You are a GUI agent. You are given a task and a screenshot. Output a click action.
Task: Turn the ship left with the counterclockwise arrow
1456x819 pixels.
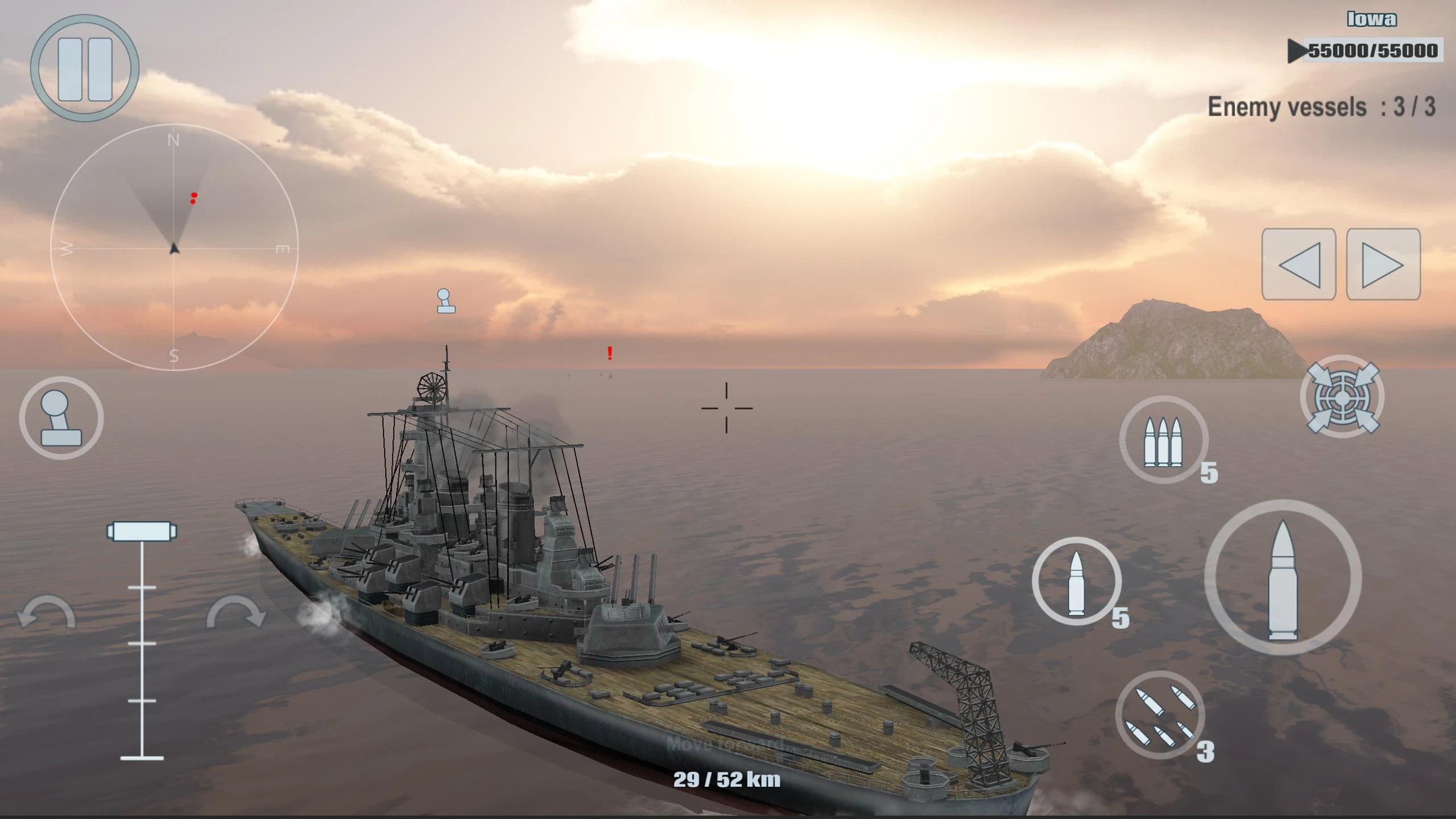click(x=46, y=613)
